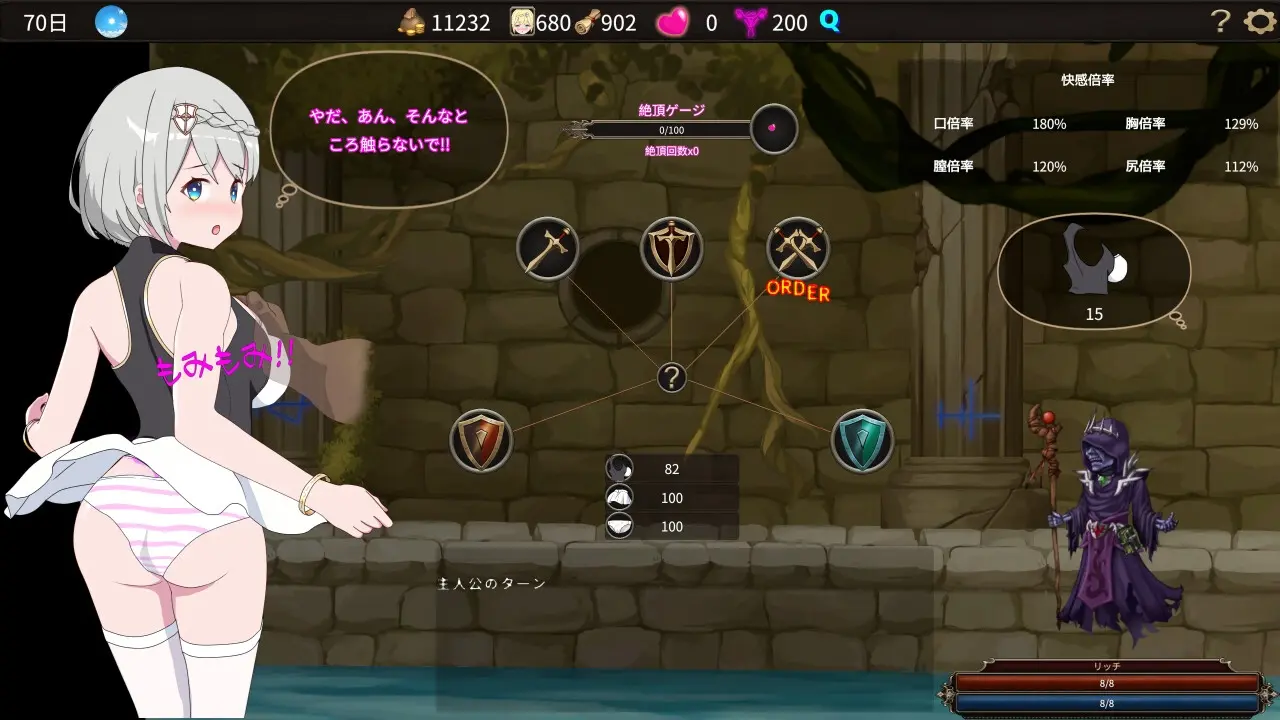The width and height of the screenshot is (1280, 720).
Task: Click the central question mark node
Action: 672,378
